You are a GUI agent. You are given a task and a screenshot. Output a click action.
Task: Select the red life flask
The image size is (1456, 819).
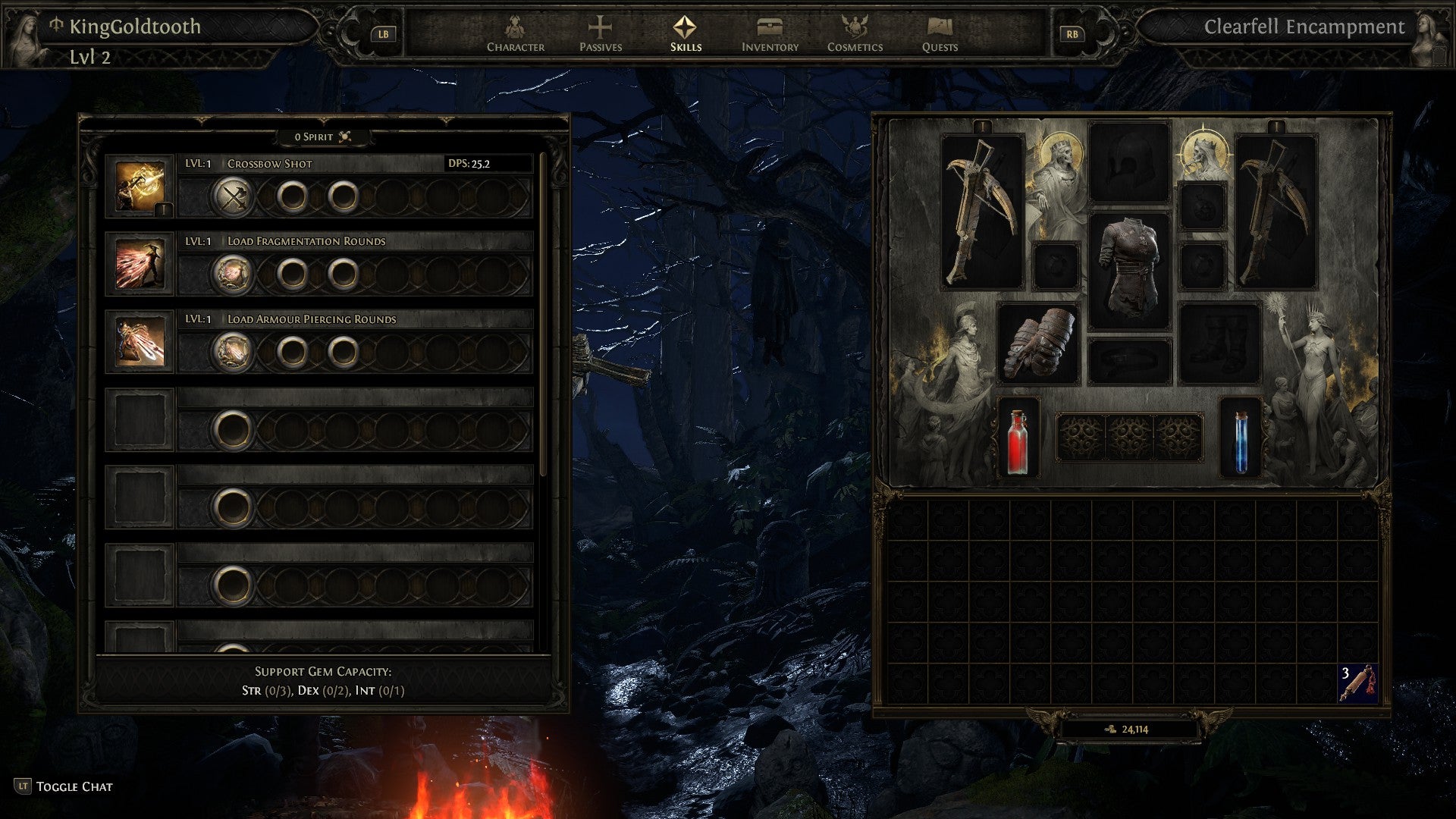pos(1017,438)
